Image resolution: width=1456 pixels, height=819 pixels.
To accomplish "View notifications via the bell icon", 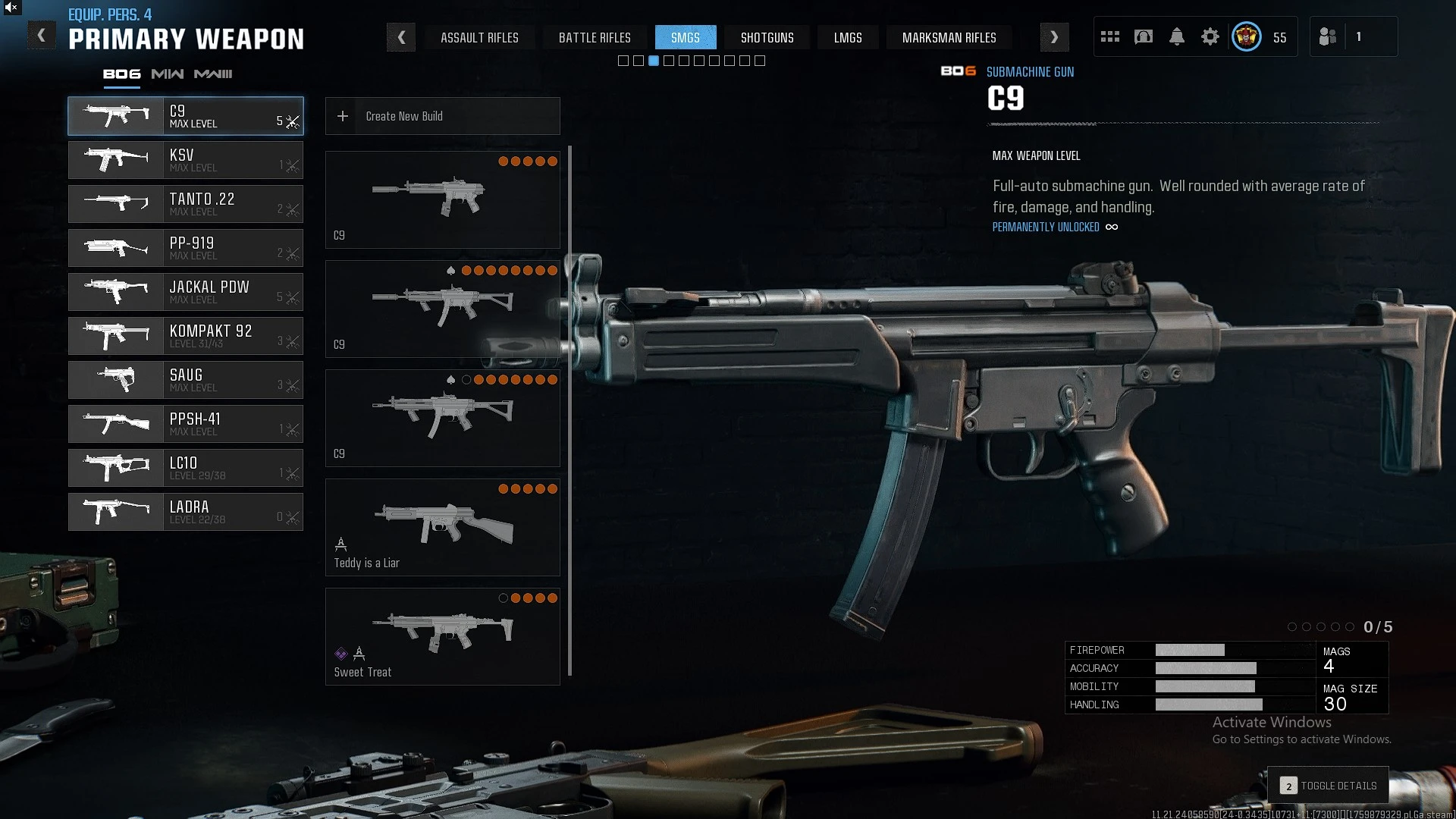I will (1177, 37).
